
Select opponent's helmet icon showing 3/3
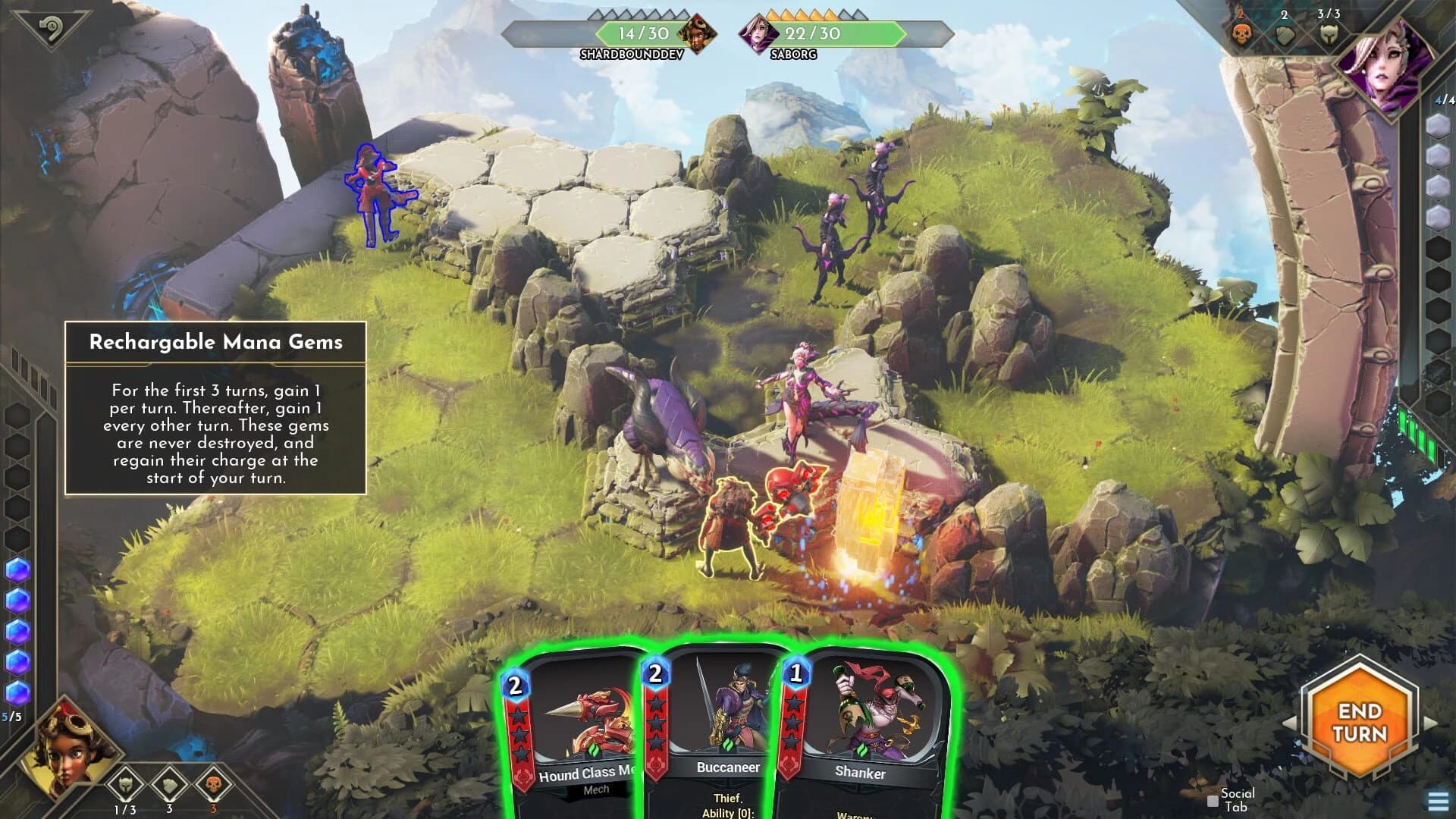coord(1328,34)
